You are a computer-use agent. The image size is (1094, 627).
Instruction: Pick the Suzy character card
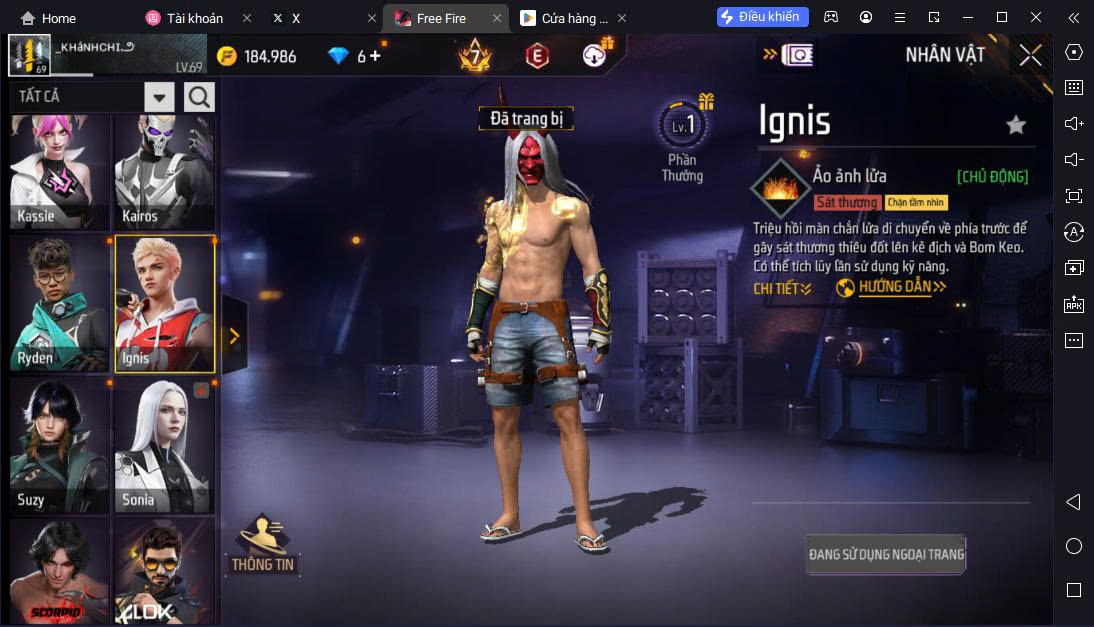pos(59,446)
